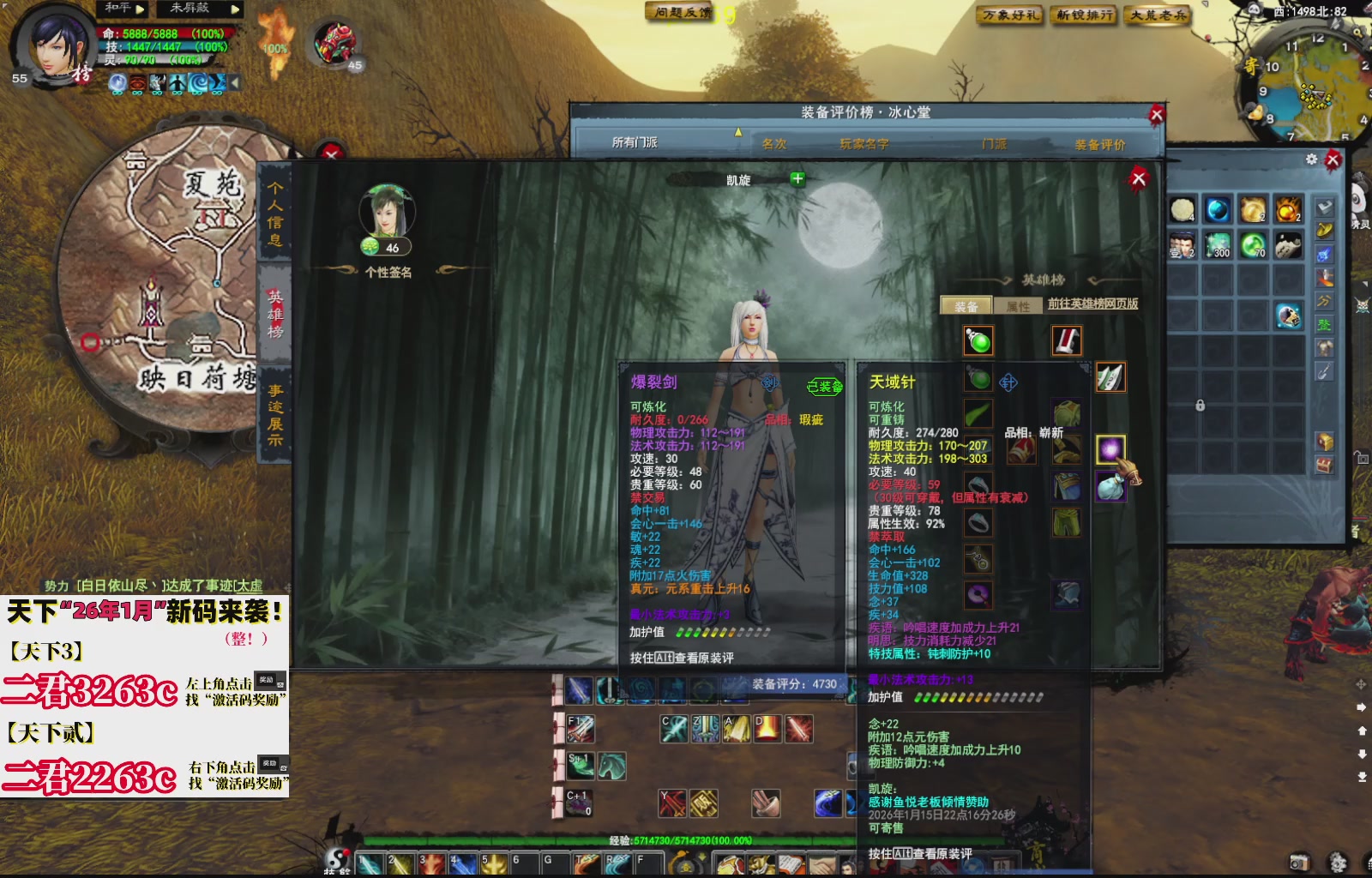Click the green plus icon beside 凯旋

pos(799,180)
